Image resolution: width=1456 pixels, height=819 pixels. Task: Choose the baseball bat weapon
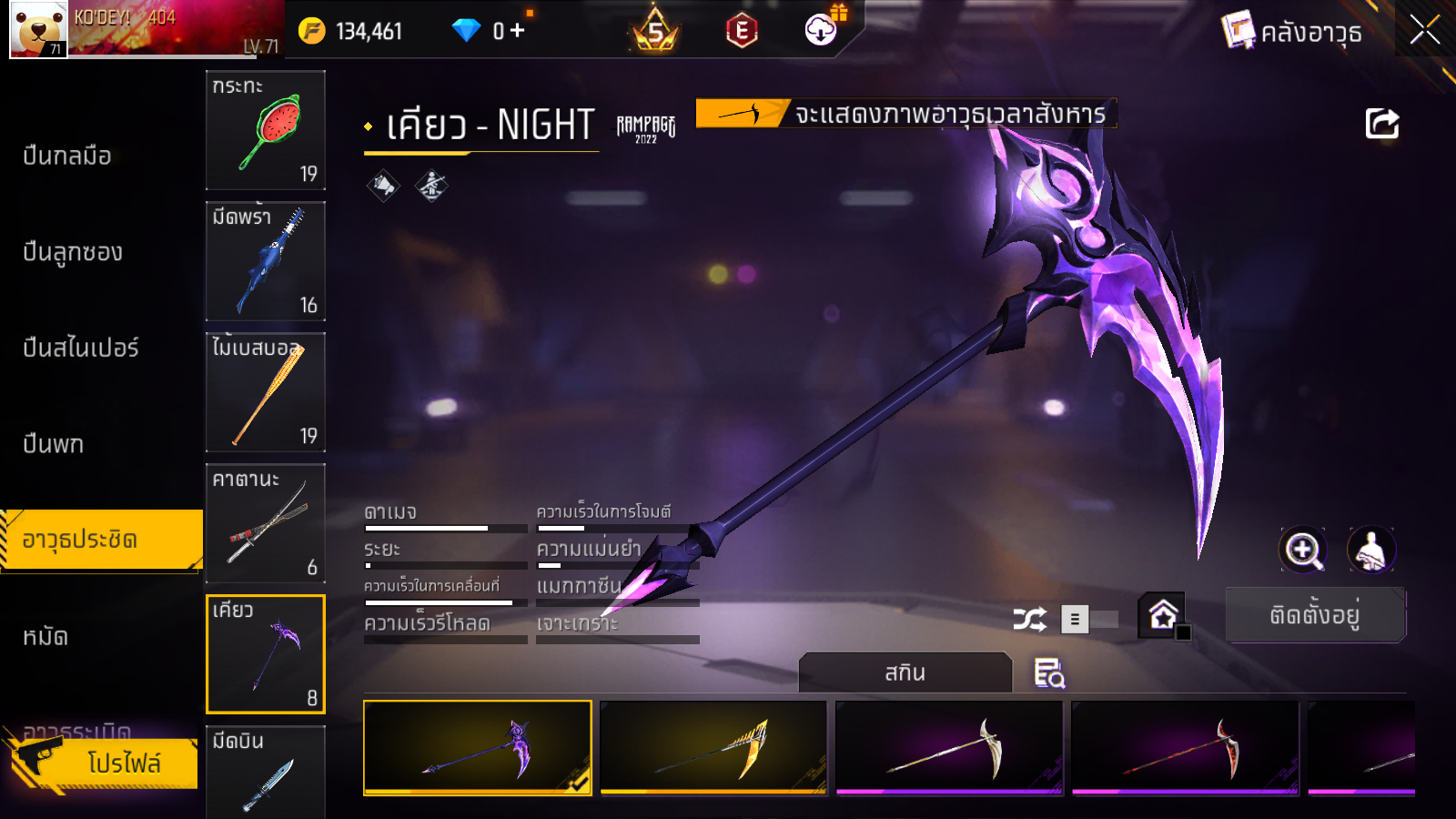click(x=266, y=392)
